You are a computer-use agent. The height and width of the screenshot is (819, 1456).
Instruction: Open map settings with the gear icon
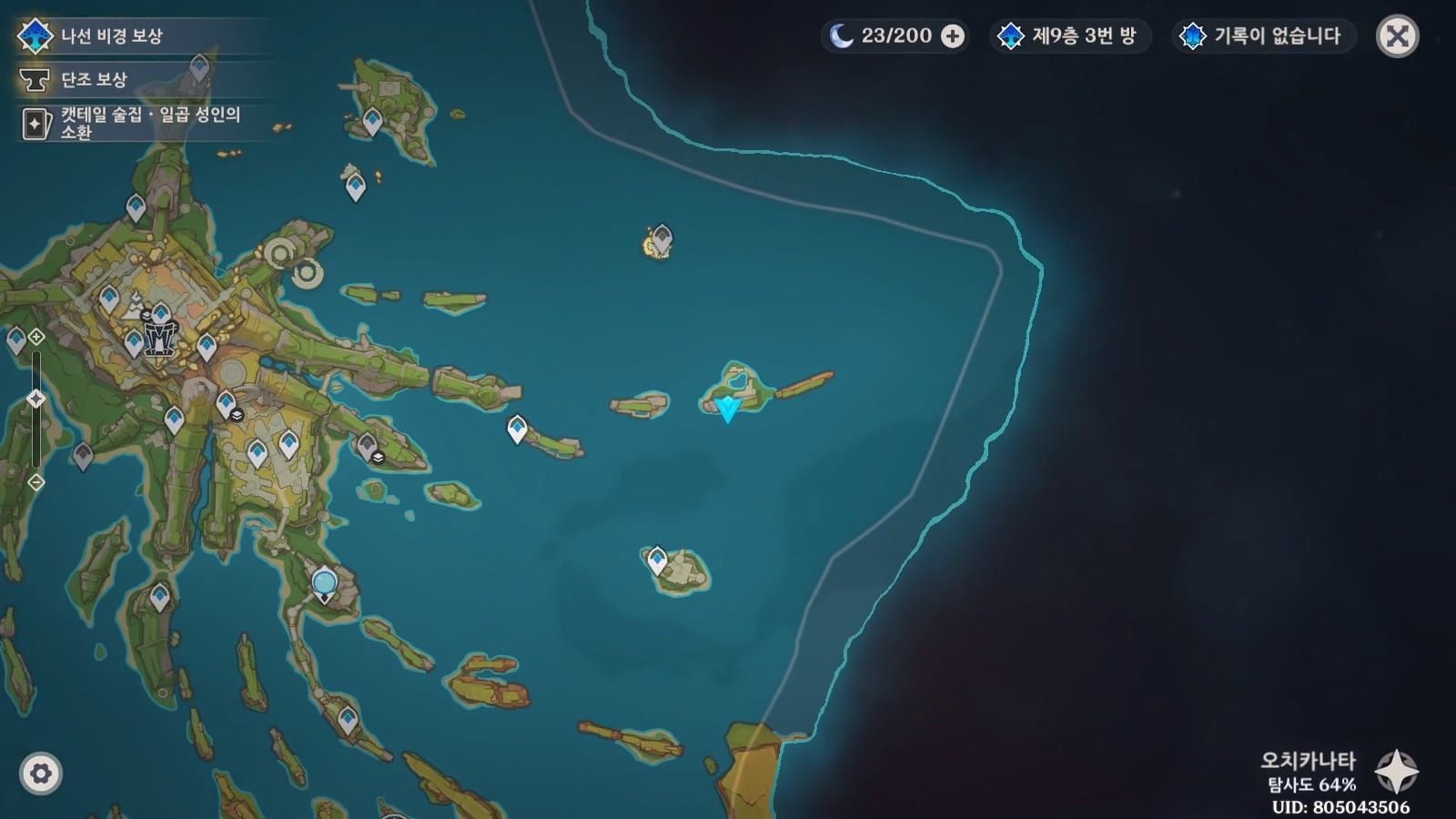click(40, 773)
